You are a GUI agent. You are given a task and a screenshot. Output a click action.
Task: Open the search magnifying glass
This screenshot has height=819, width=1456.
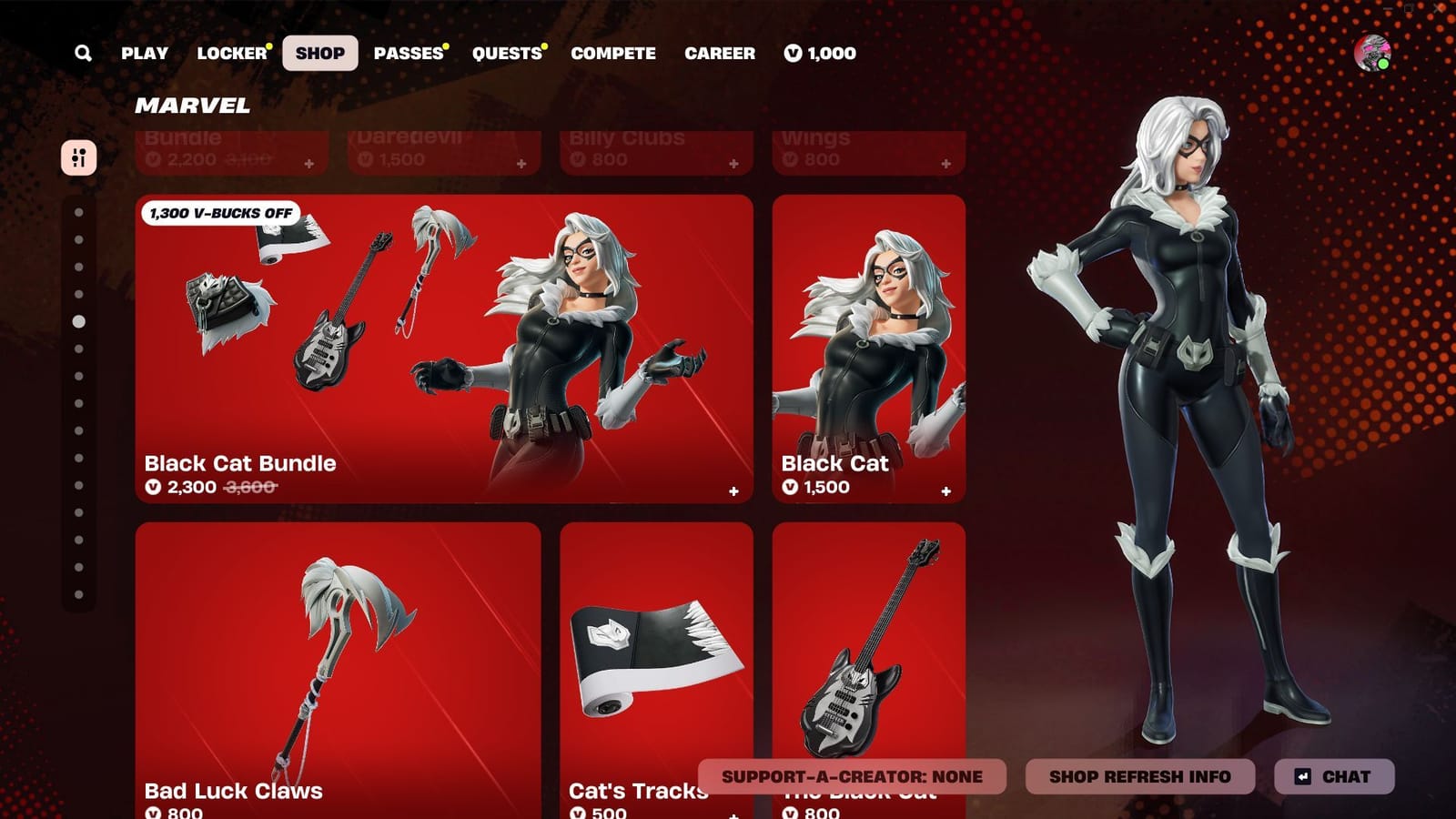click(83, 53)
